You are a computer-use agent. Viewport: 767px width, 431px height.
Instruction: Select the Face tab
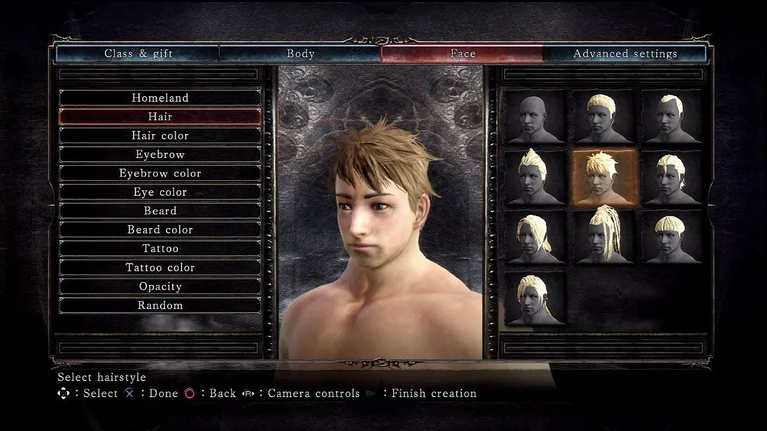[462, 54]
